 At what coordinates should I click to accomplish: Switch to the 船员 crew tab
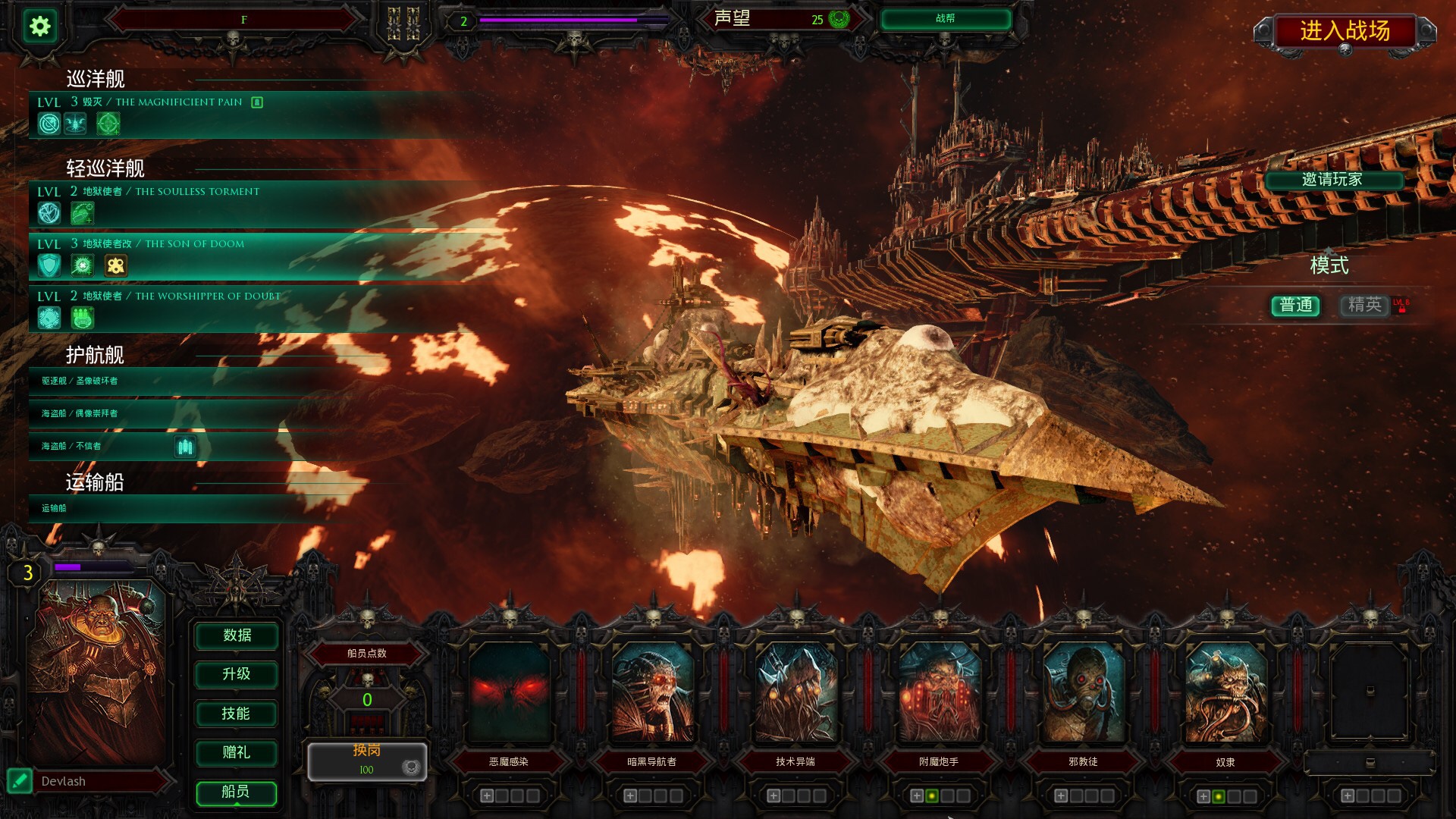click(237, 792)
